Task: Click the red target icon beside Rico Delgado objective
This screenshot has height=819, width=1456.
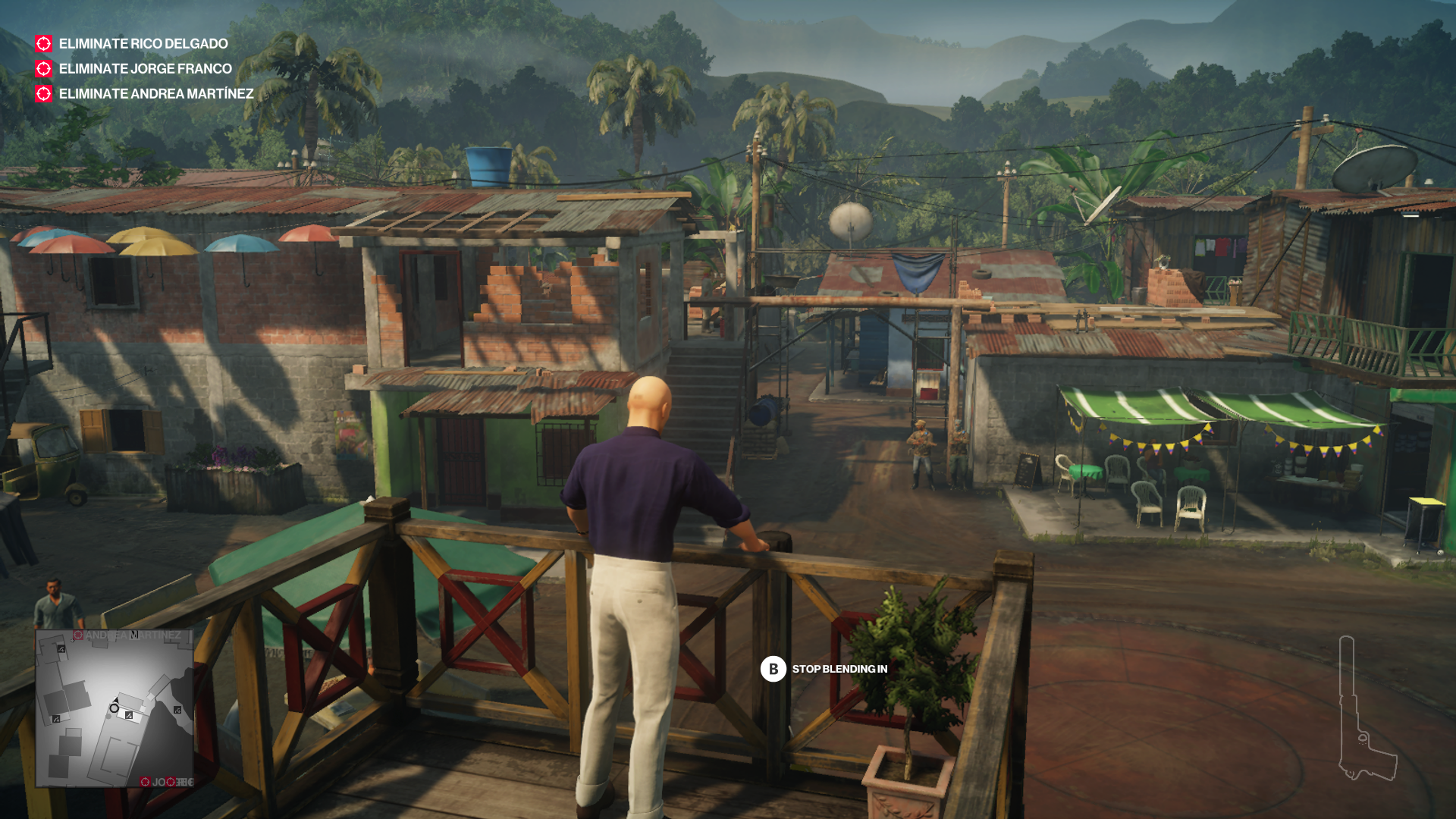Action: pyautogui.click(x=43, y=44)
